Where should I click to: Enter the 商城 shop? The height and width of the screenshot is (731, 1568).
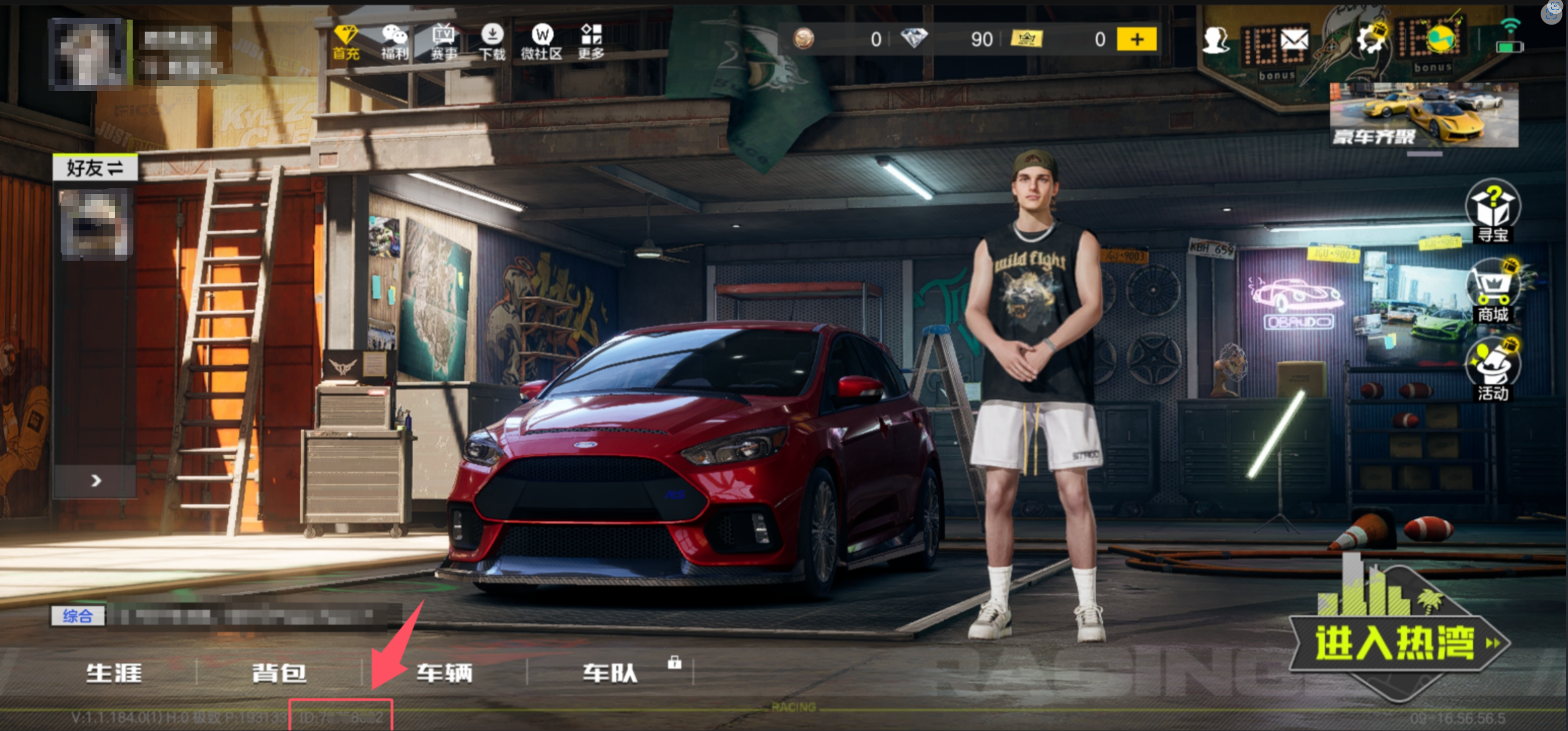click(1493, 292)
